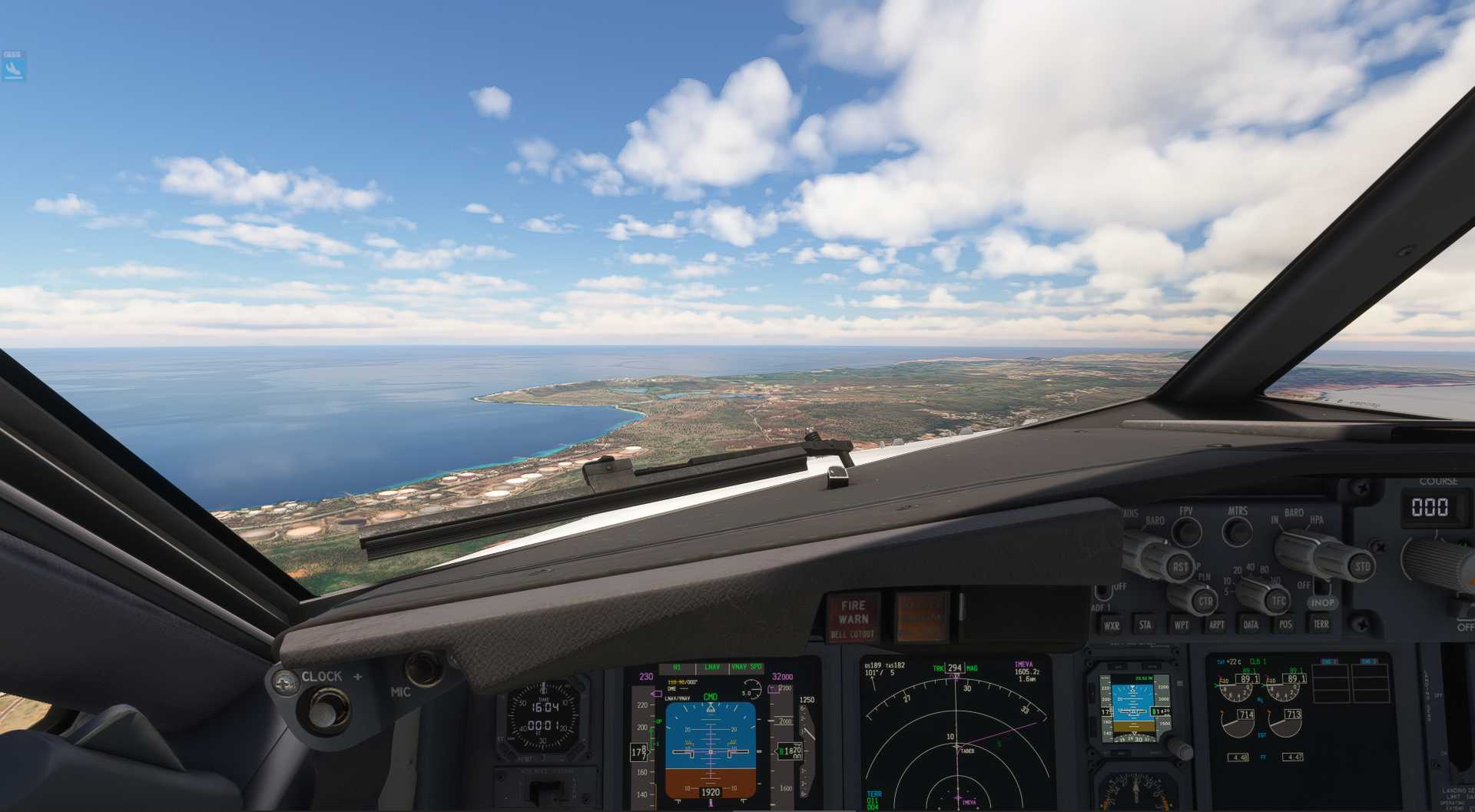Show stations with the STA button
This screenshot has width=1475, height=812.
1145,625
